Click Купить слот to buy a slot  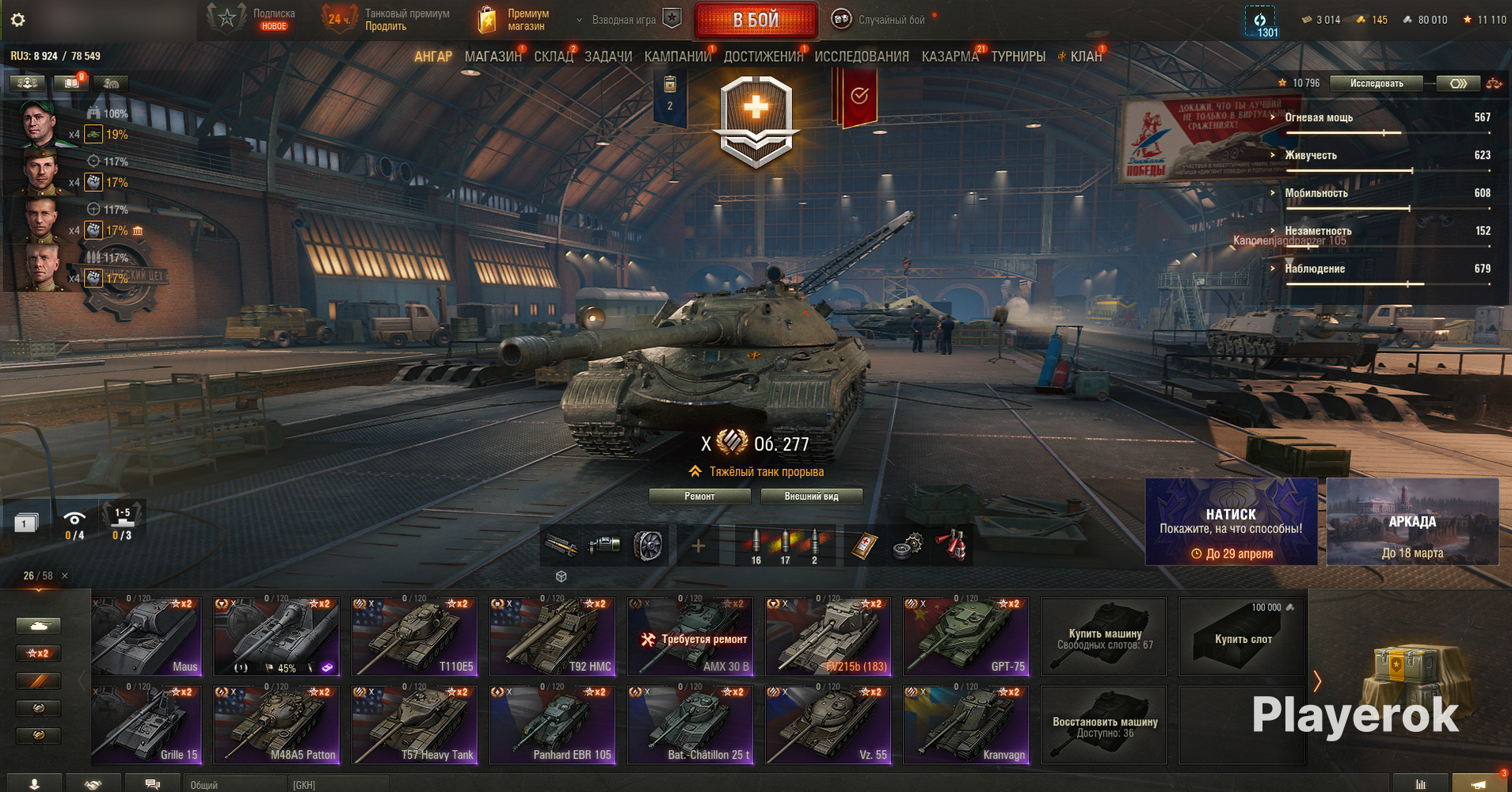(1242, 637)
